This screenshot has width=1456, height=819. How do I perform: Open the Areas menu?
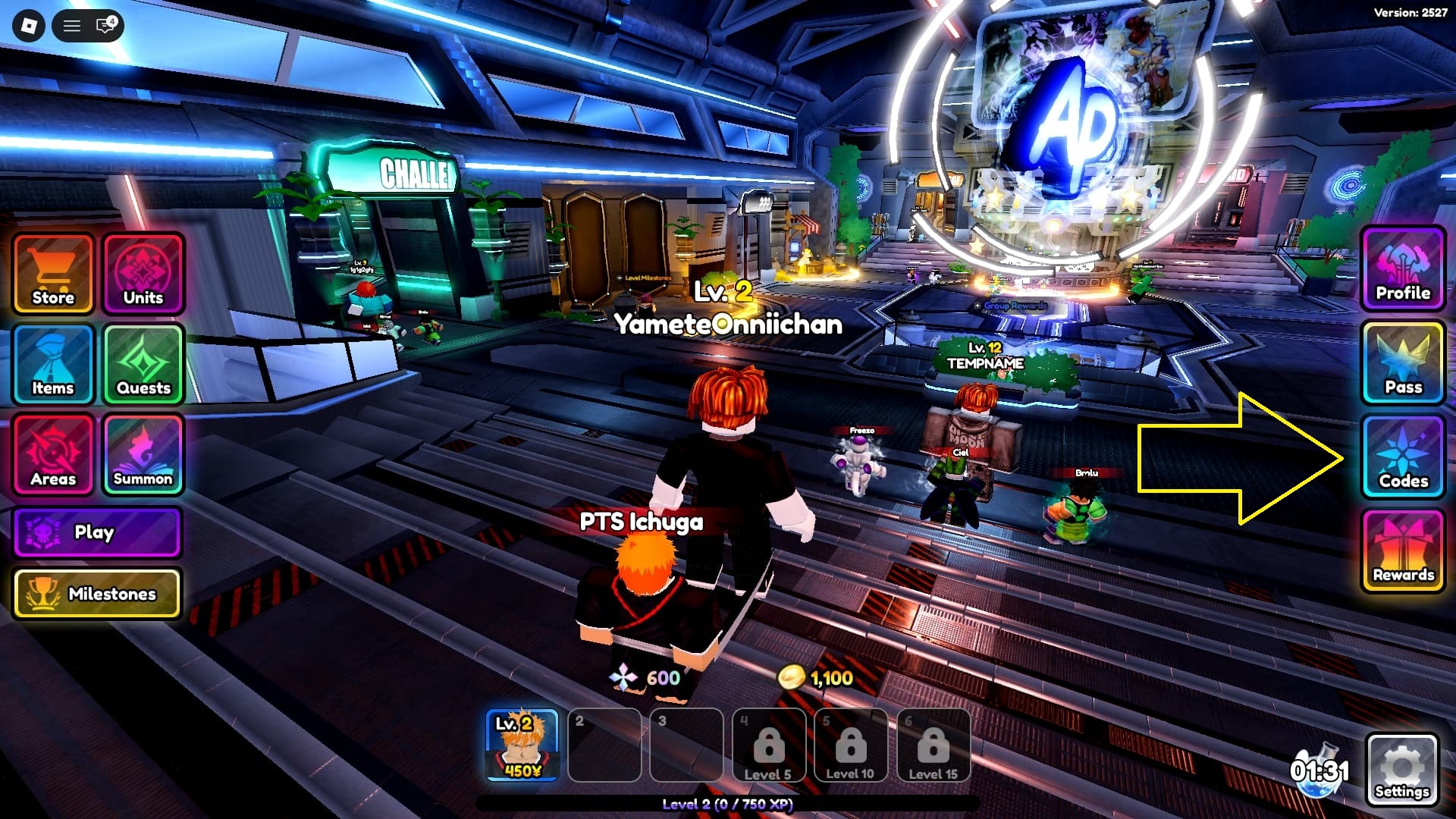coord(53,455)
